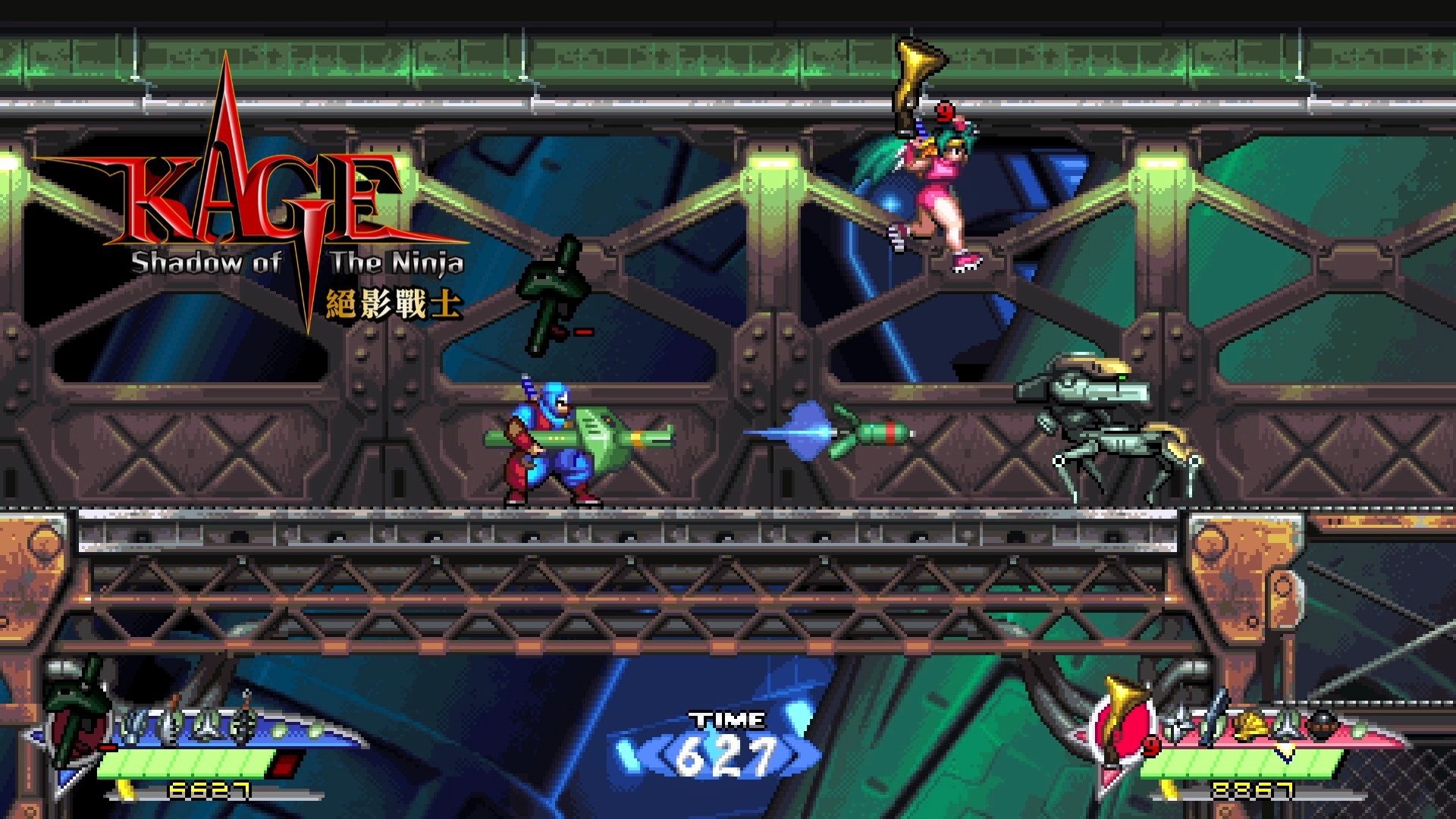Image resolution: width=1456 pixels, height=819 pixels.
Task: Select the caltrop in the blue item bar
Action: pos(206,728)
